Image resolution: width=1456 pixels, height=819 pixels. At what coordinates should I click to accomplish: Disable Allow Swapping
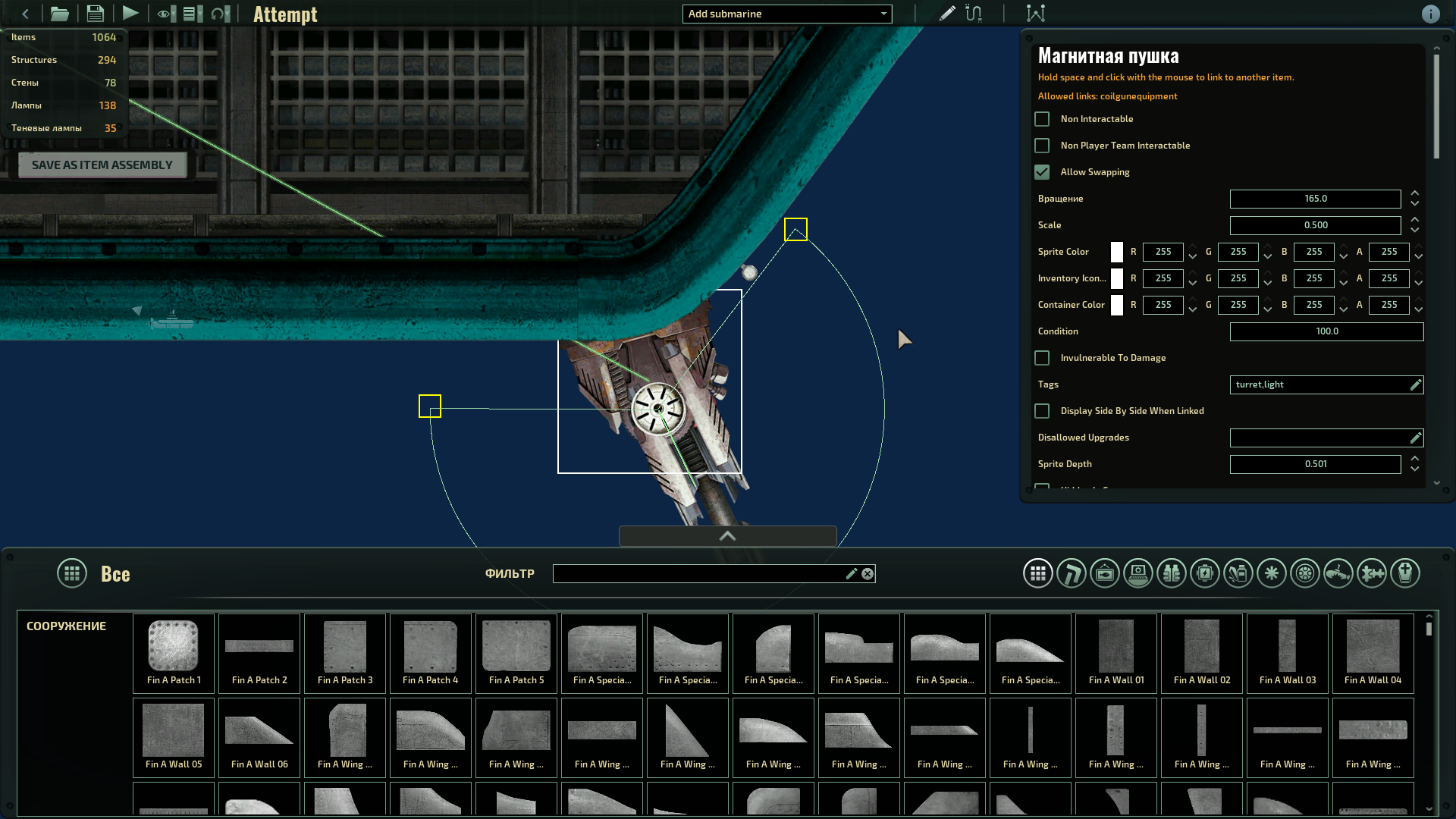pyautogui.click(x=1042, y=172)
